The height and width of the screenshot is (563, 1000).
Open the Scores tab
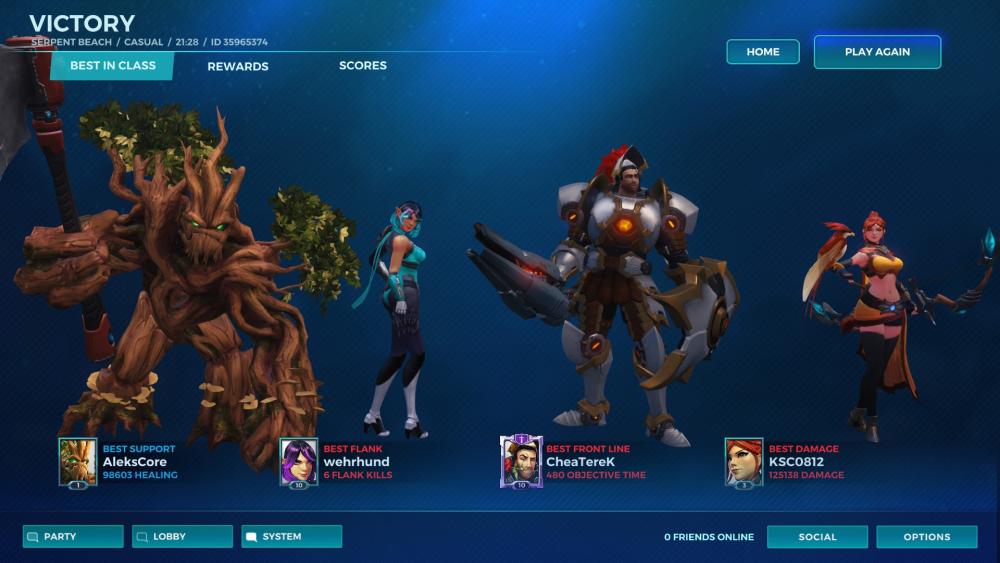pyautogui.click(x=363, y=66)
